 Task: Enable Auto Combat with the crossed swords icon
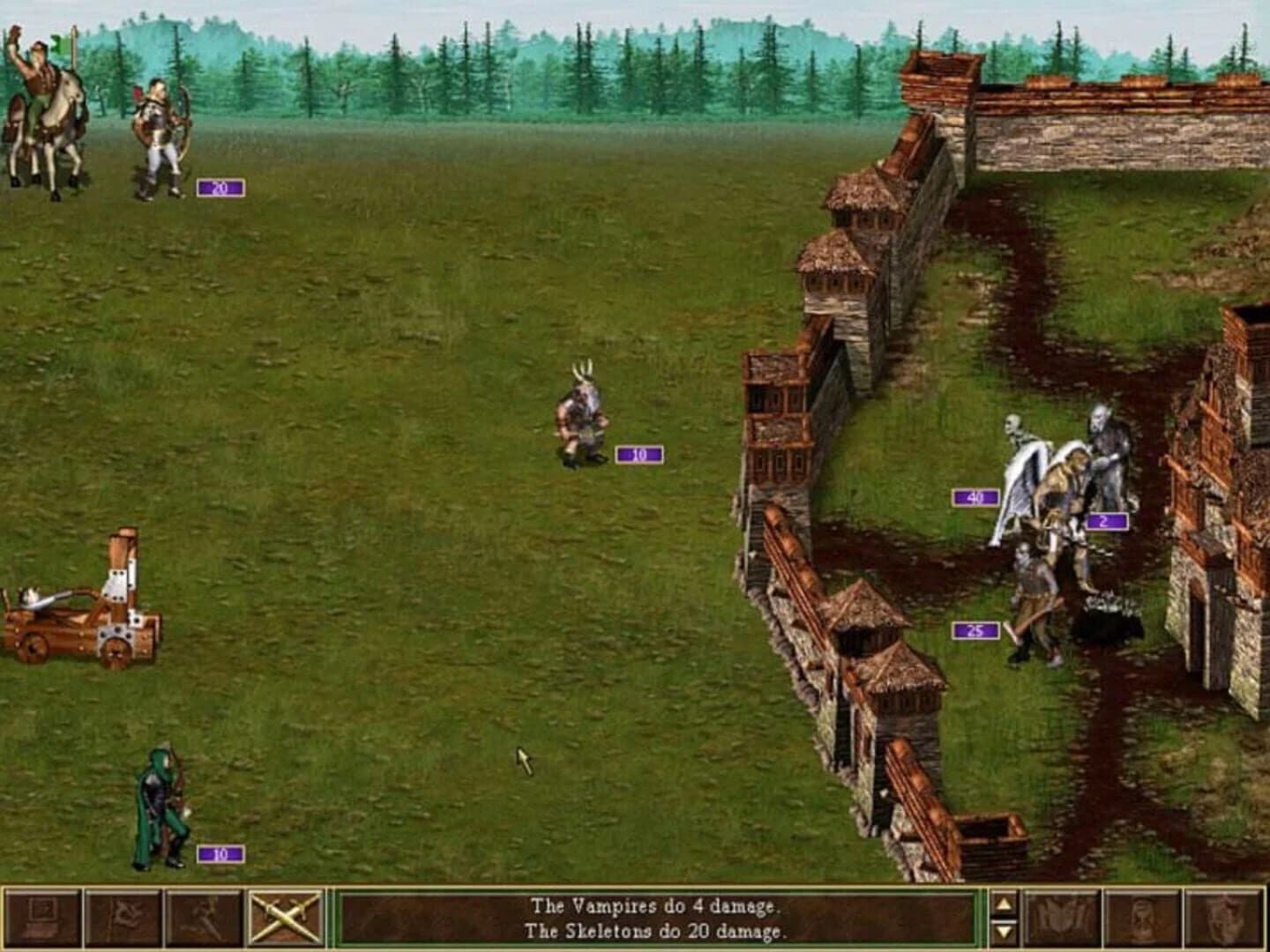pyautogui.click(x=275, y=921)
